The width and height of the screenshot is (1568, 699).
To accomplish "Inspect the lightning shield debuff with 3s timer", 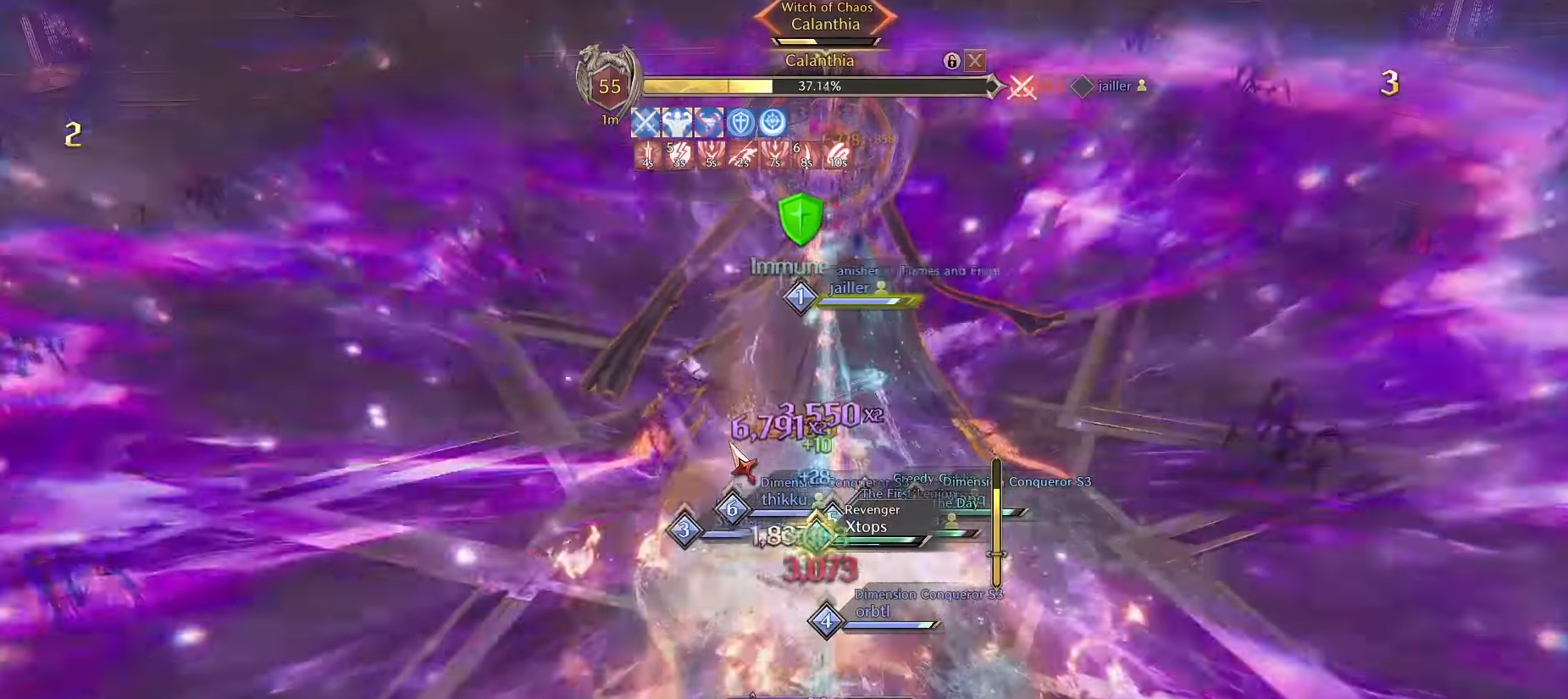I will coord(679,156).
